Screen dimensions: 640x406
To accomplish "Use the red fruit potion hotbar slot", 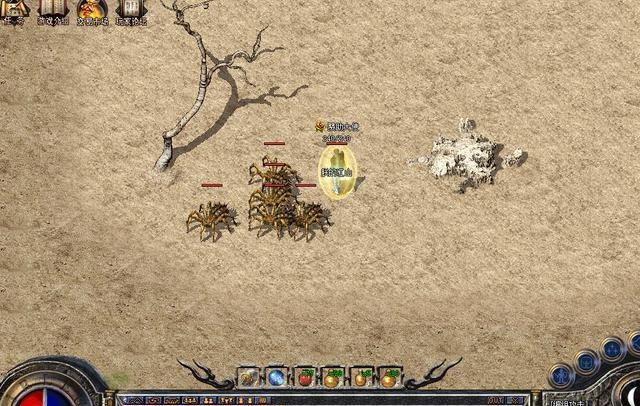I will (305, 378).
